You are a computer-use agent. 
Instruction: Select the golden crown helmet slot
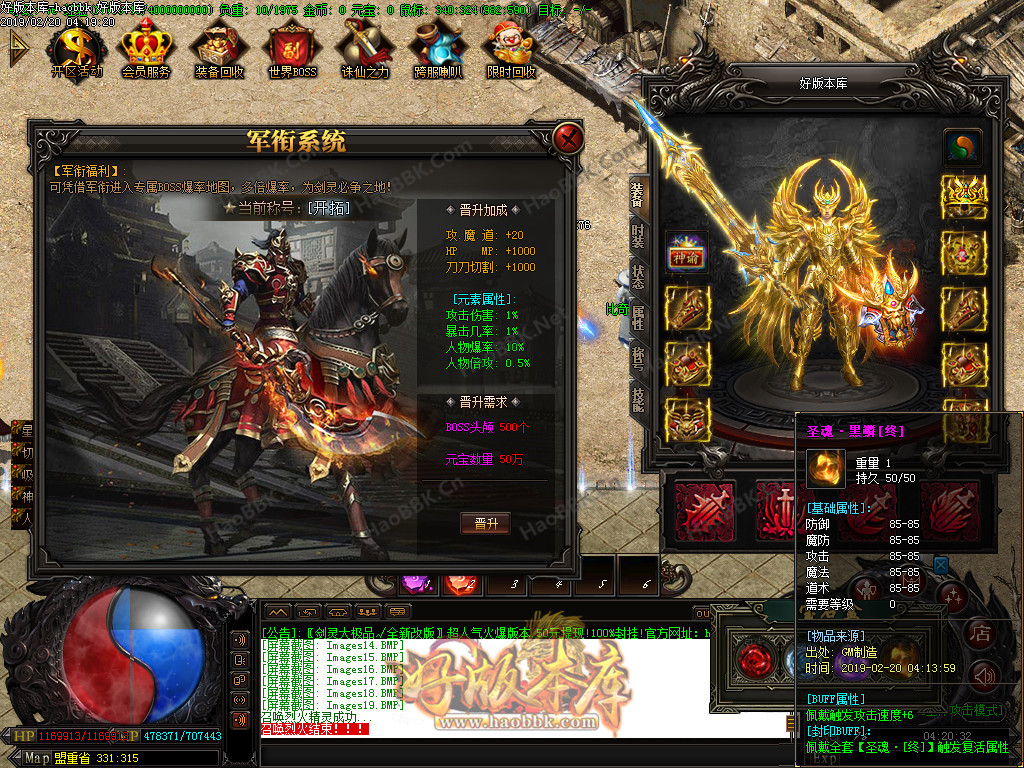(964, 190)
